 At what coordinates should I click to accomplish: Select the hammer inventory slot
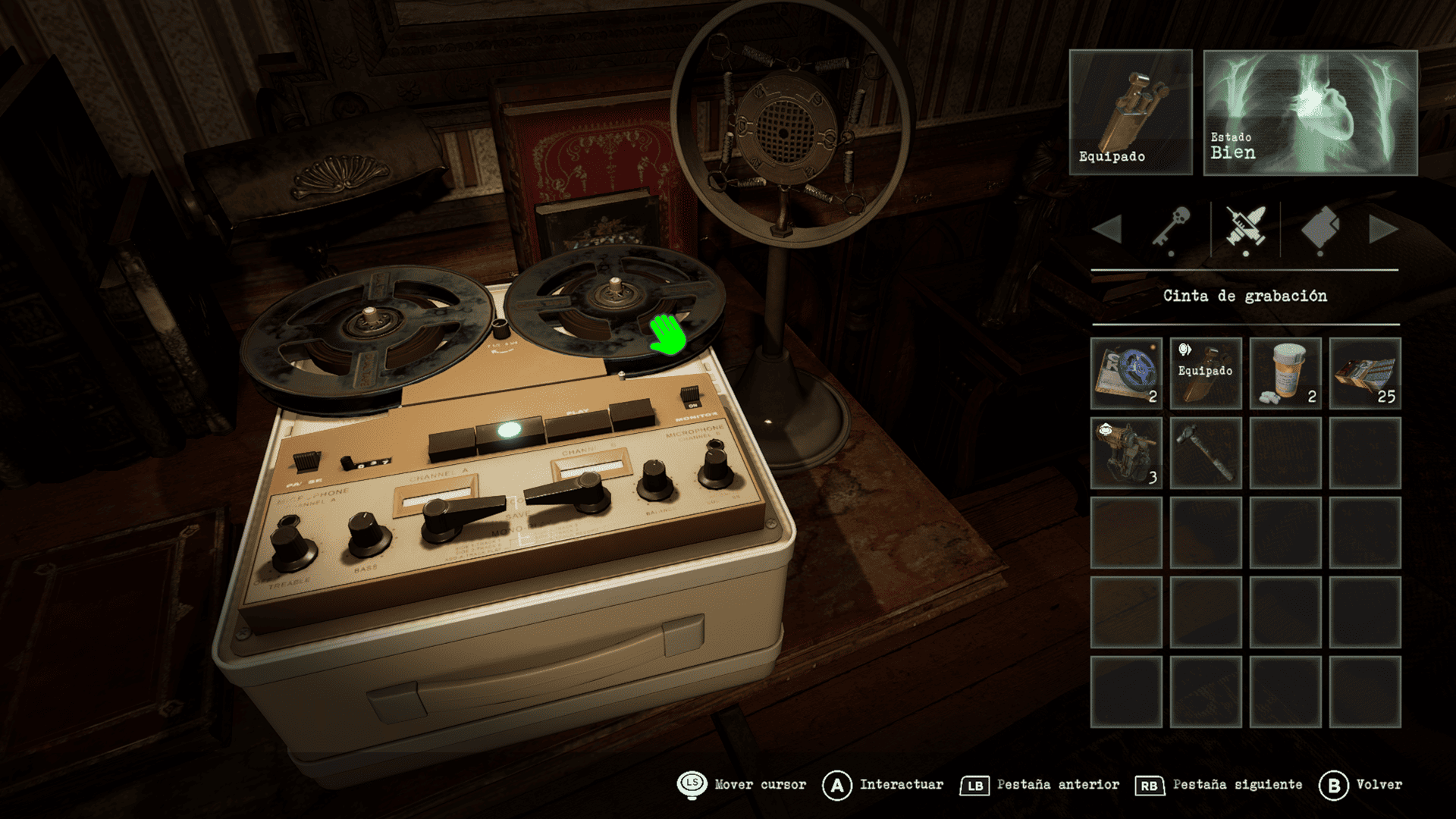pyautogui.click(x=1206, y=453)
